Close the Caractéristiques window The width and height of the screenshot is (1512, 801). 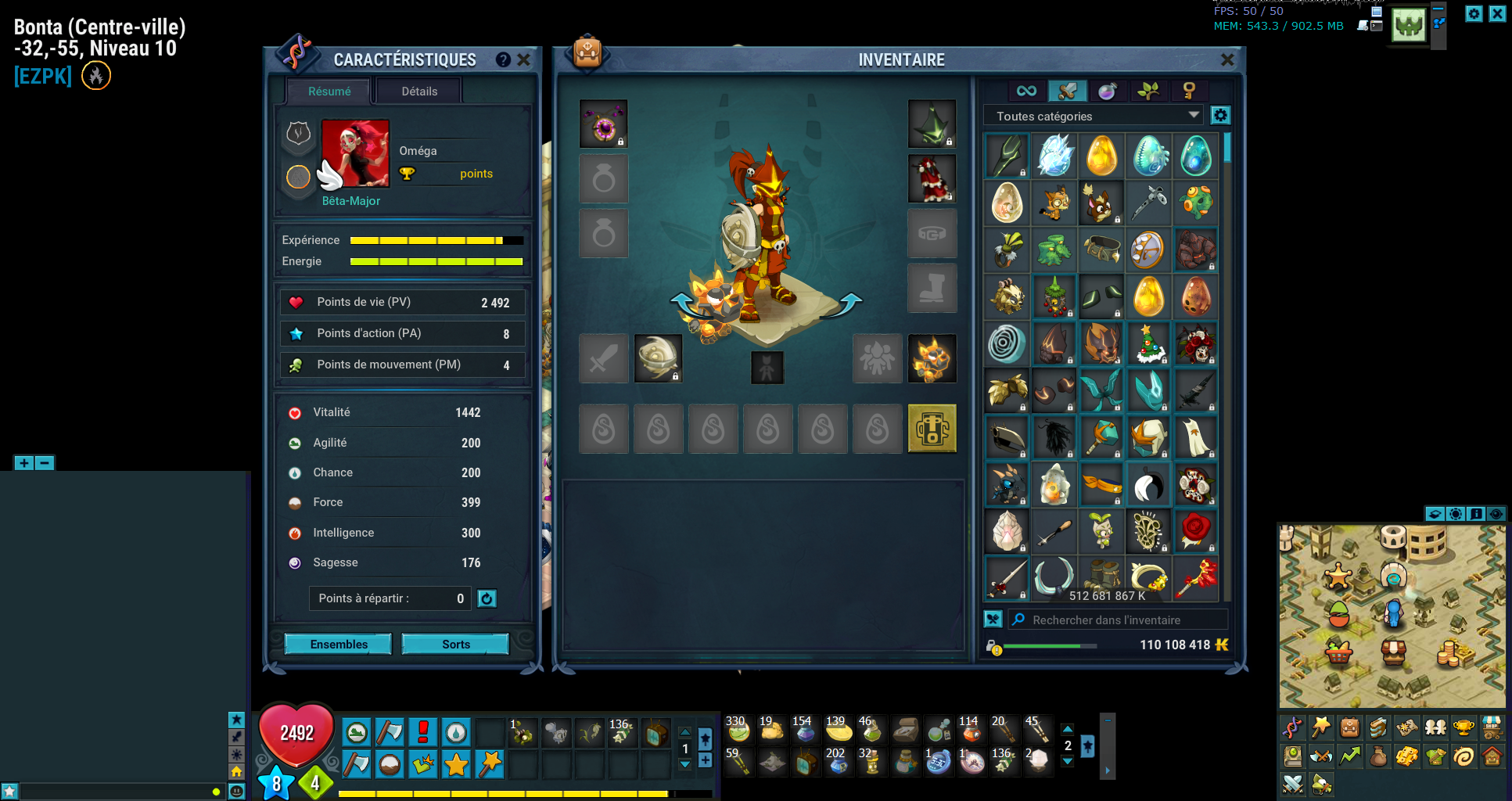pos(524,59)
